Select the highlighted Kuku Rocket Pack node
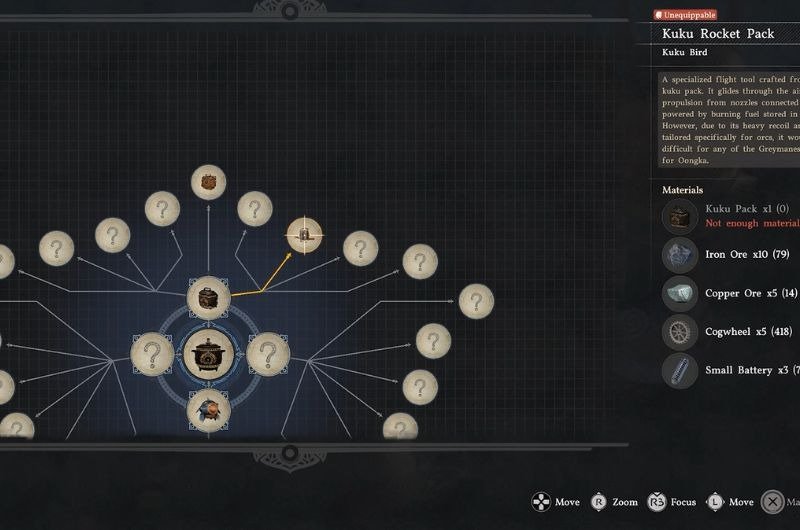 305,235
